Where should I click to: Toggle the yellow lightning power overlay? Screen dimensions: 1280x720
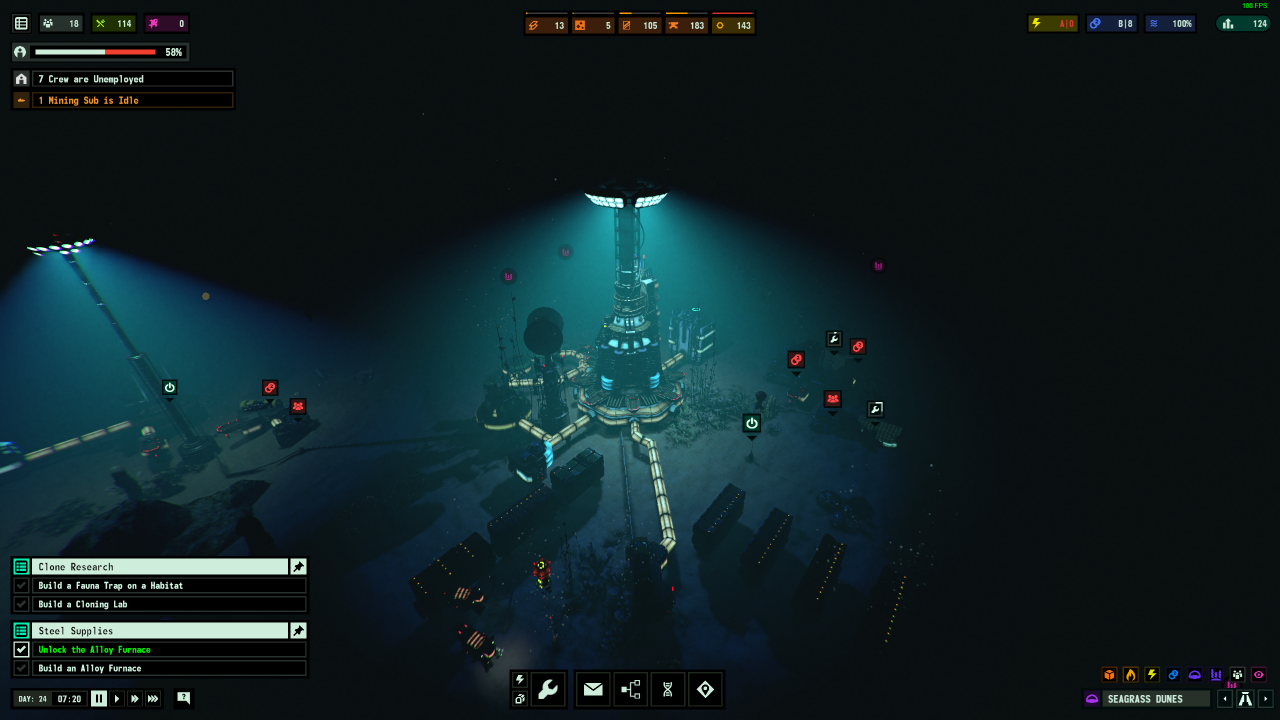[x=1151, y=675]
